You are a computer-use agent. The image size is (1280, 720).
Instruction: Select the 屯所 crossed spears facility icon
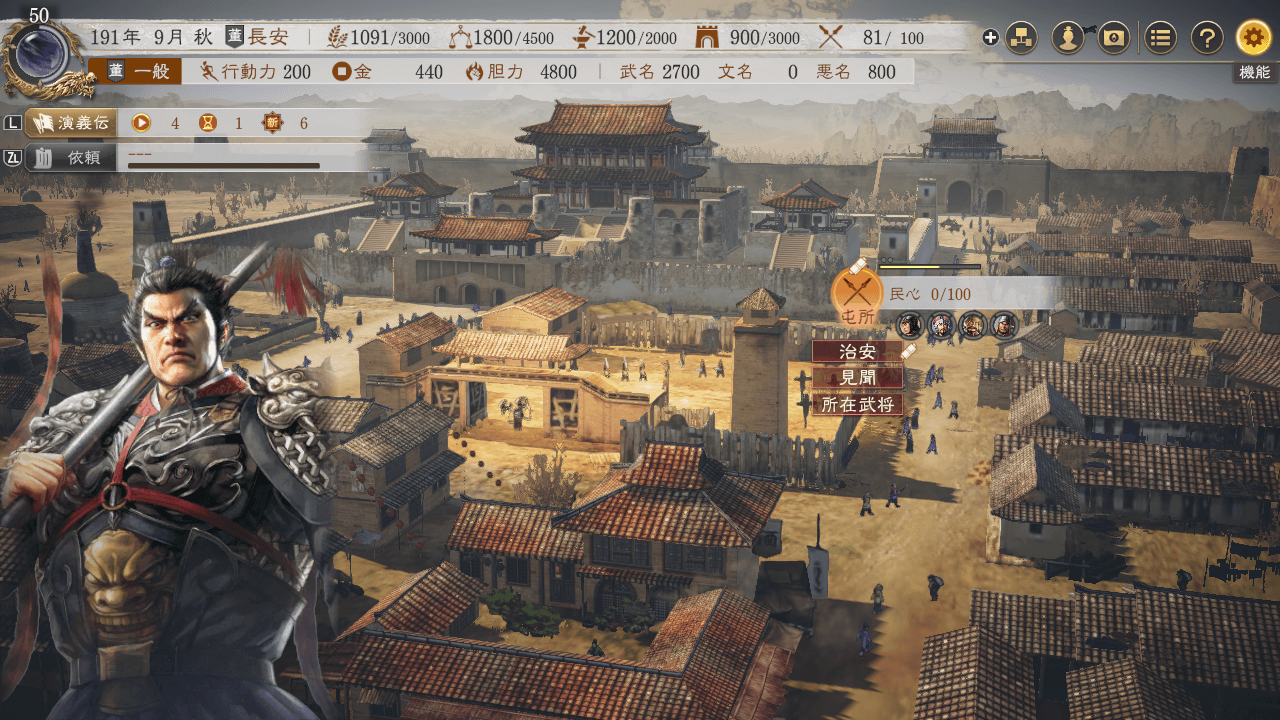point(857,292)
